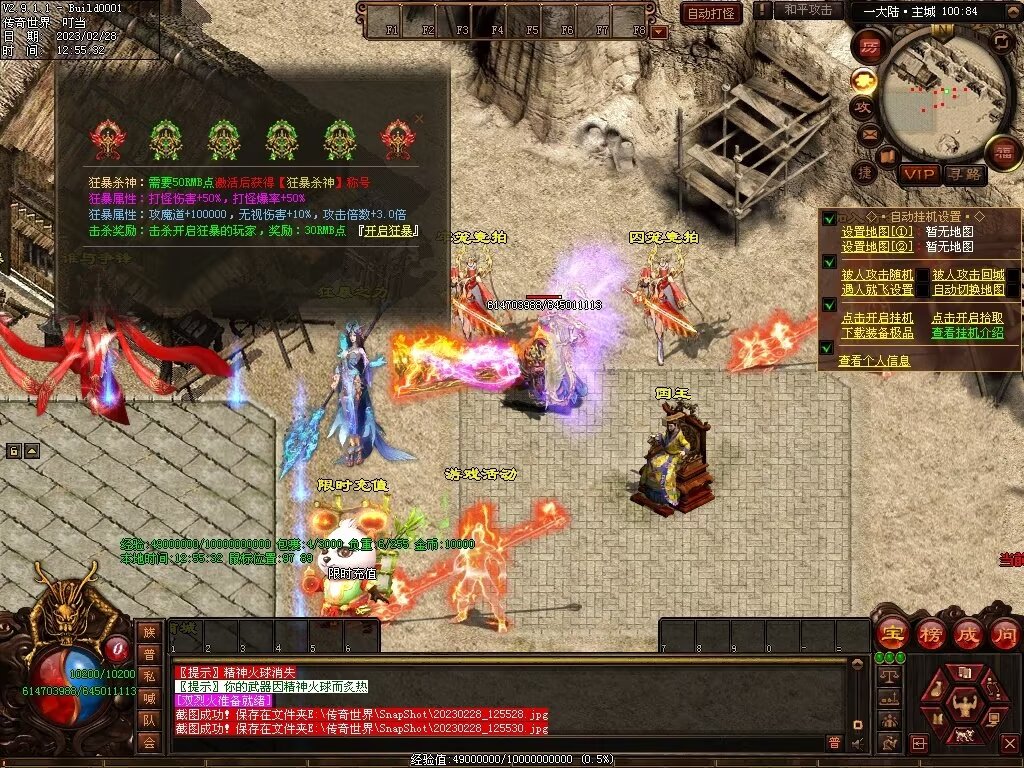Screen dimensions: 1024x768
Task: Click the 点击开启挂机 link
Action: (877, 318)
